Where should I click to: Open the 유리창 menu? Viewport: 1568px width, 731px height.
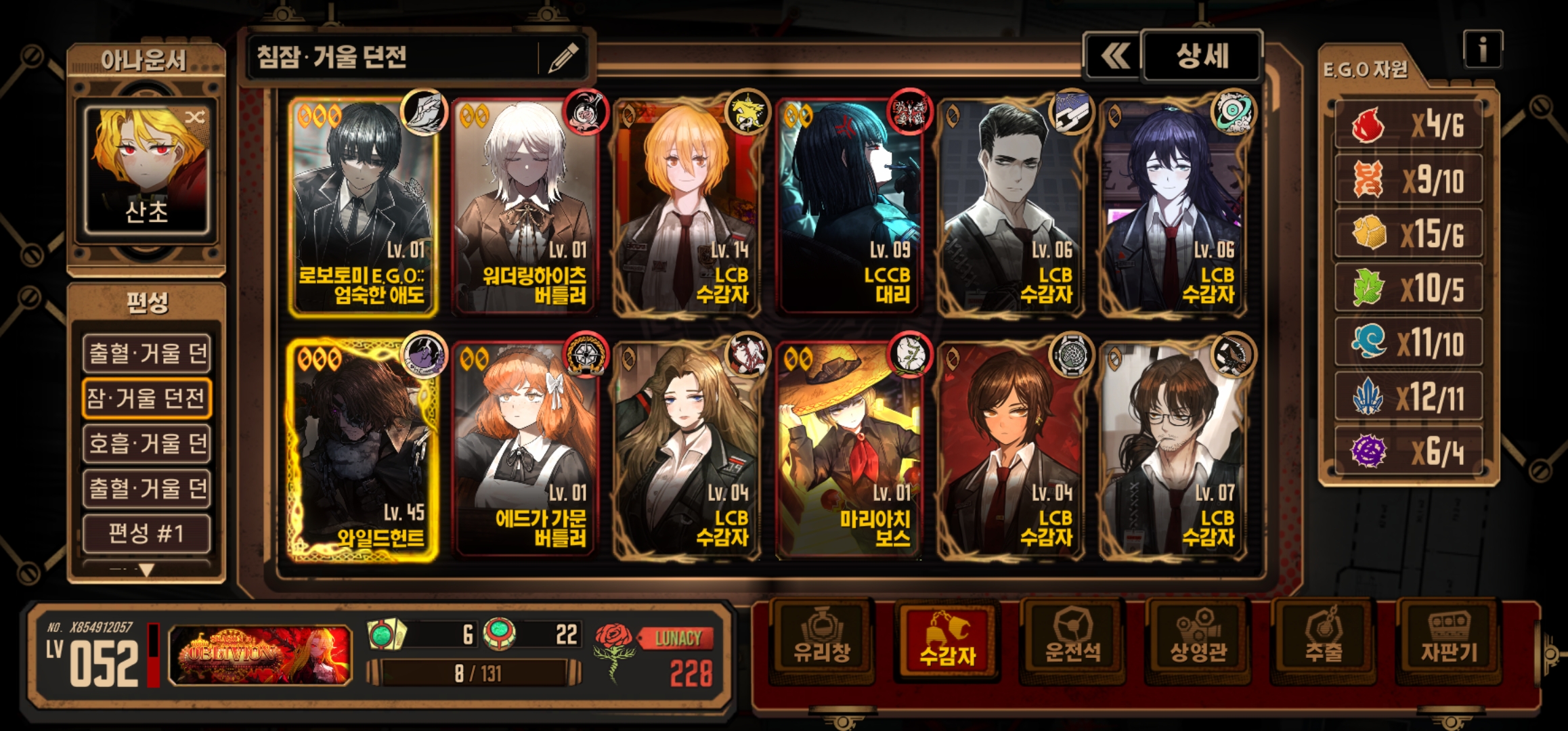(822, 638)
